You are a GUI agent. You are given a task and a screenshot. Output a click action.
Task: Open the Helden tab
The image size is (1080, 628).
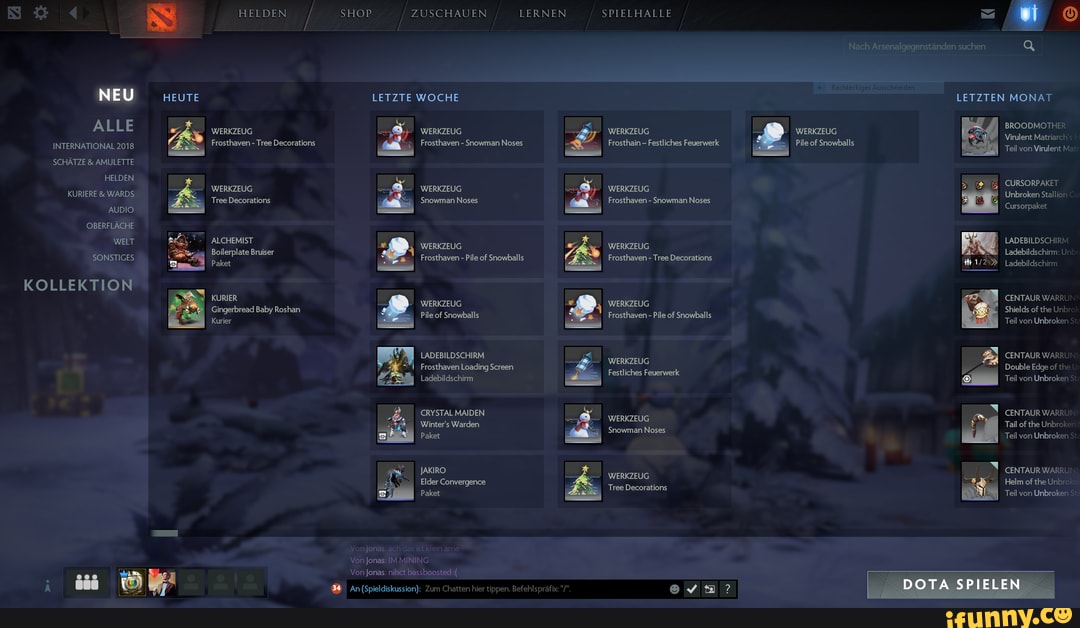coord(262,14)
